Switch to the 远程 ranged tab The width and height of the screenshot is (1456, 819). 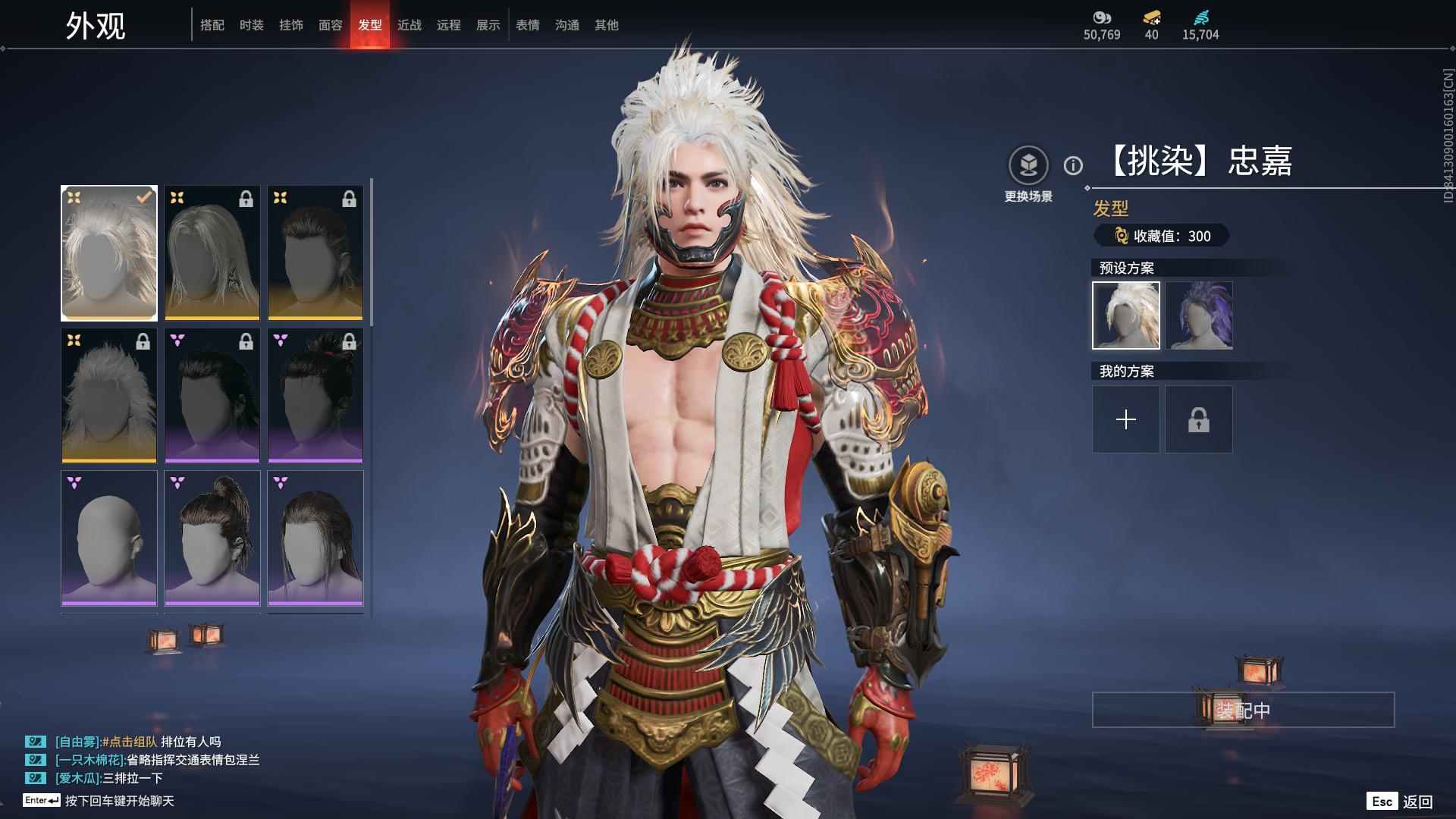tap(449, 25)
